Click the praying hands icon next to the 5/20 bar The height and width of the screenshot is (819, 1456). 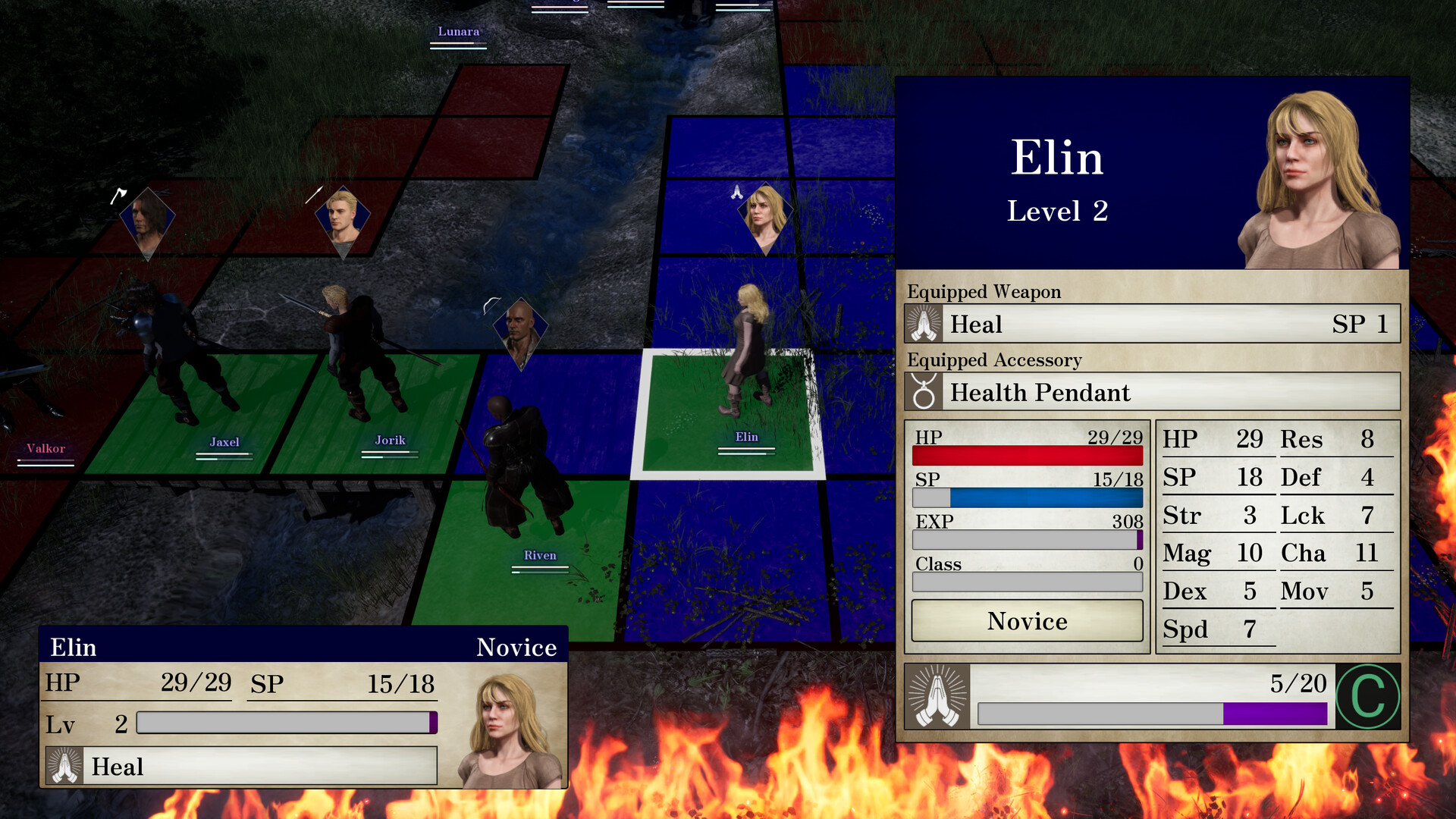click(x=938, y=697)
